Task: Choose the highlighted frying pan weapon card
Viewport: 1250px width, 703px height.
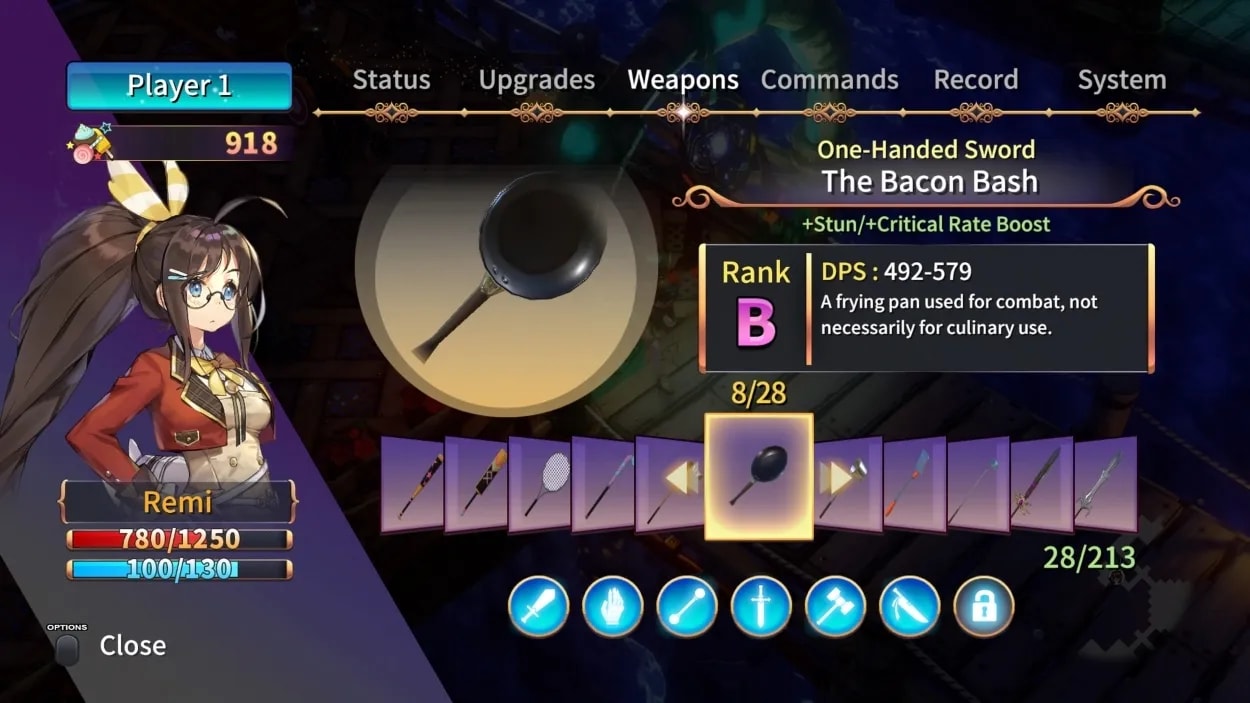Action: [758, 477]
